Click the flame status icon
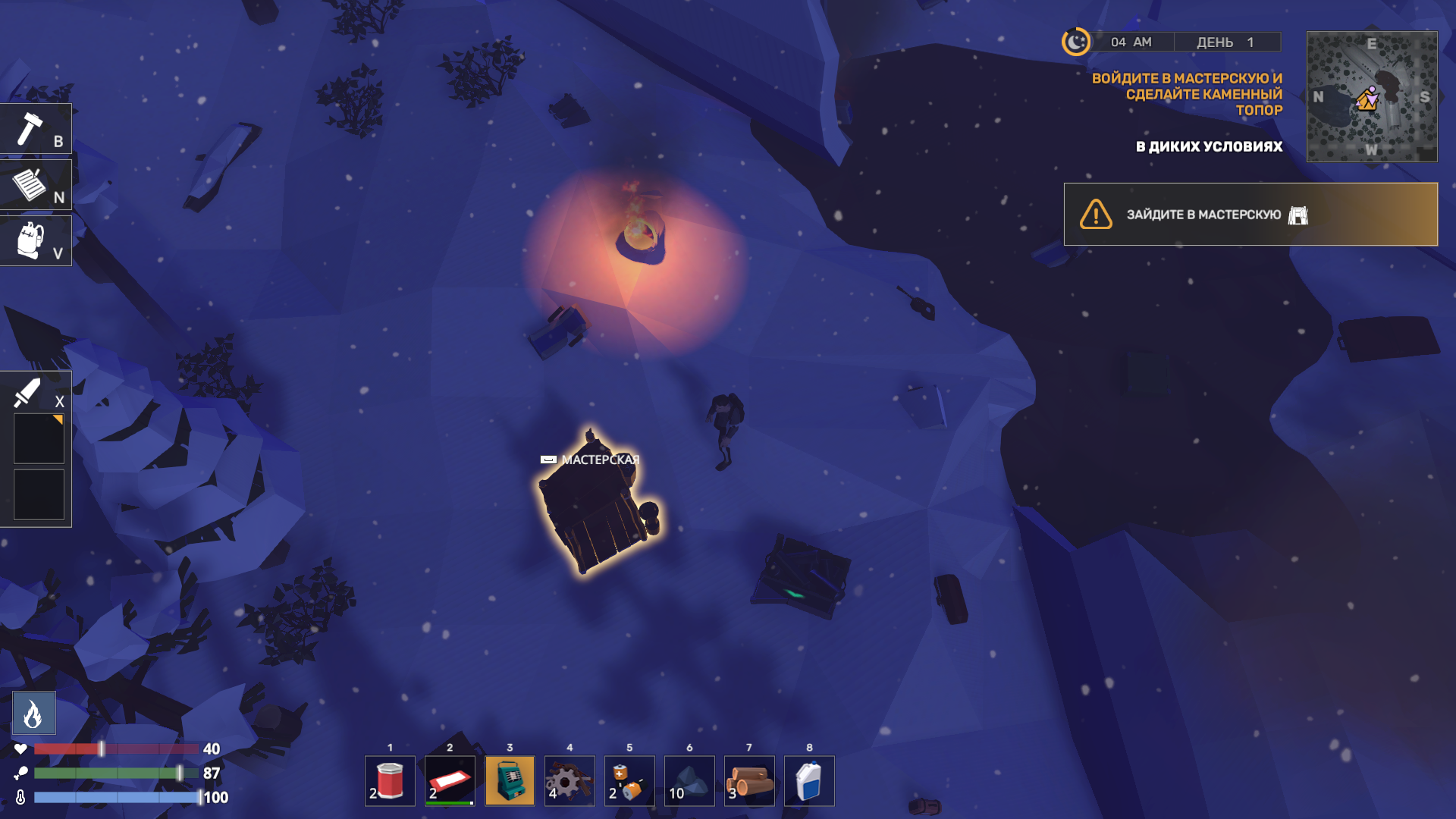The image size is (1456, 819). pos(34,713)
